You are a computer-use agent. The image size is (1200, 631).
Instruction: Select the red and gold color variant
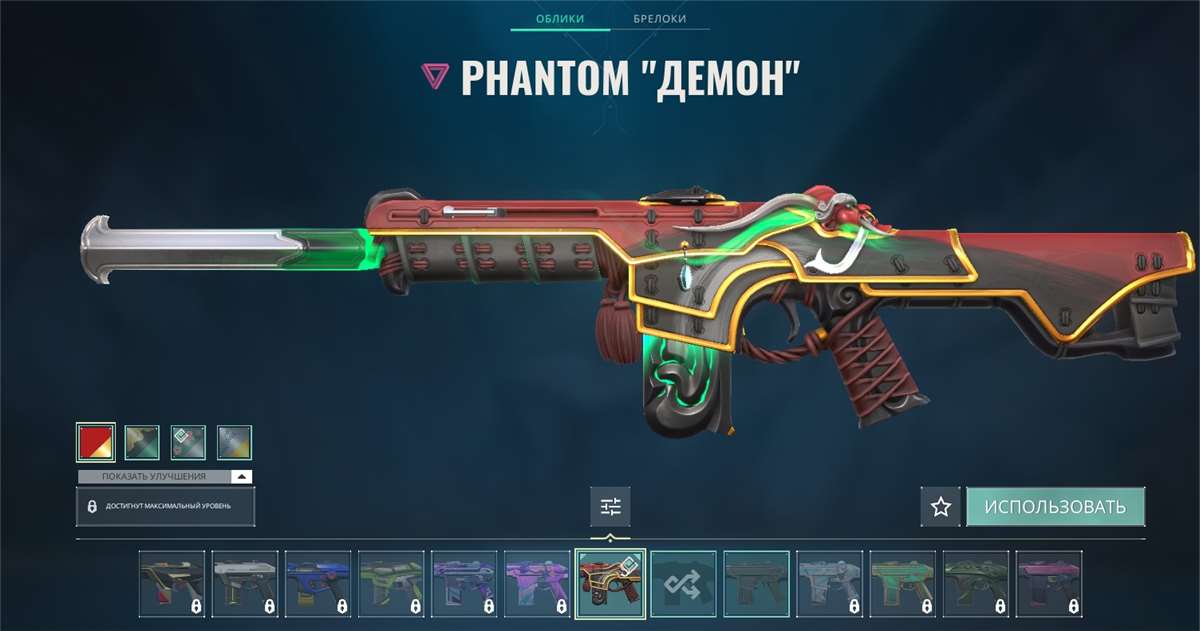pos(96,442)
